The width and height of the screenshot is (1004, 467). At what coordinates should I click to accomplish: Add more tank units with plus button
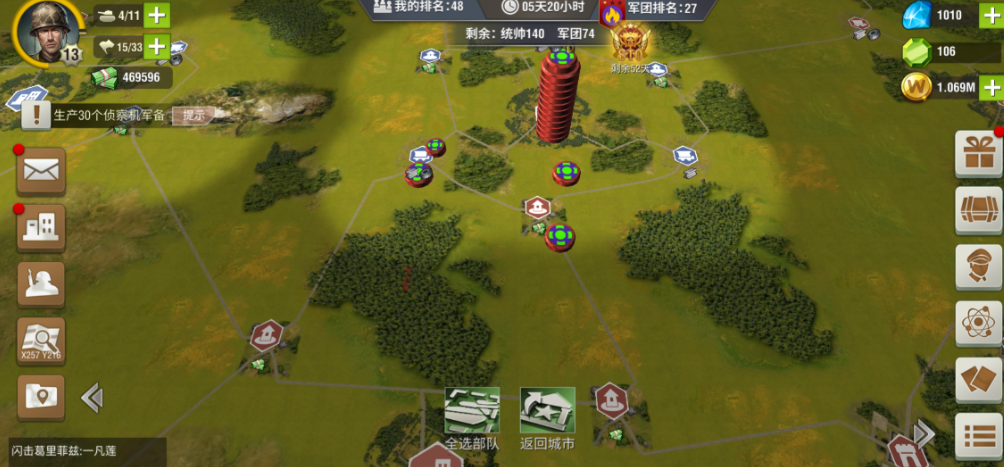[157, 15]
